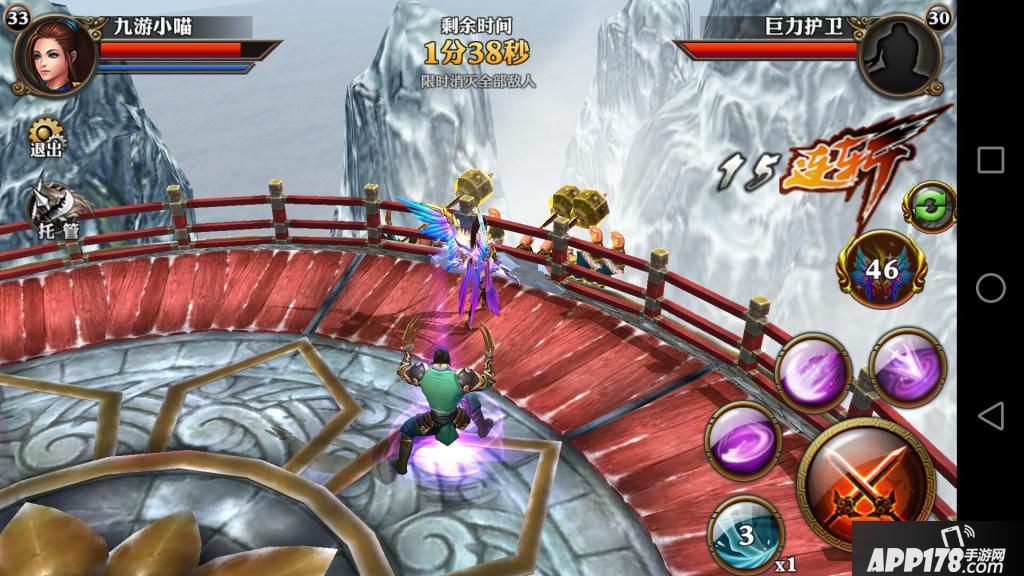The image size is (1024, 576).
Task: Activate the winged skill showing 46
Action: coord(882,268)
